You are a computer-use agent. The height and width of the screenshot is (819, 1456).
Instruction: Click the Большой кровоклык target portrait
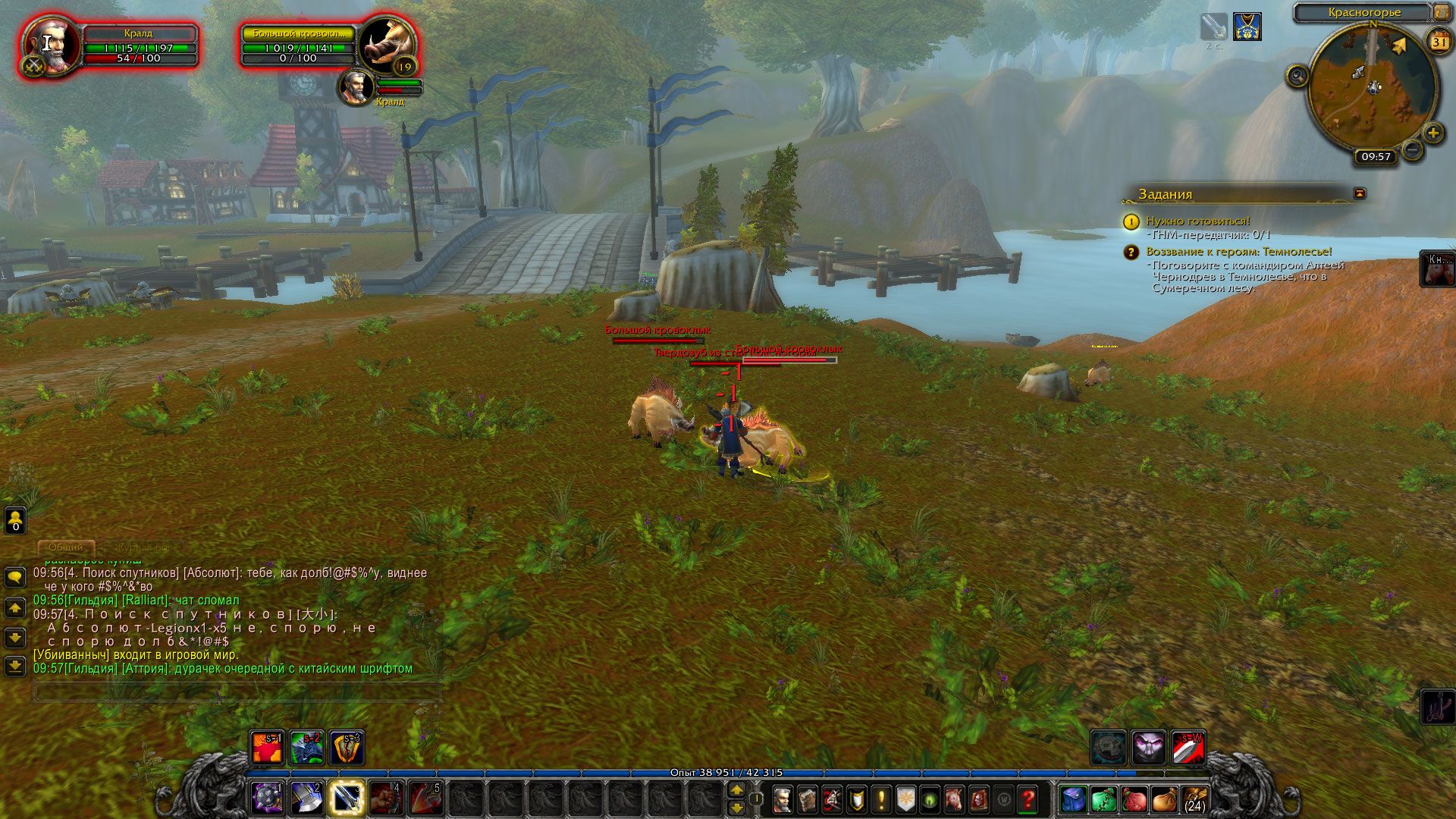pos(387,45)
